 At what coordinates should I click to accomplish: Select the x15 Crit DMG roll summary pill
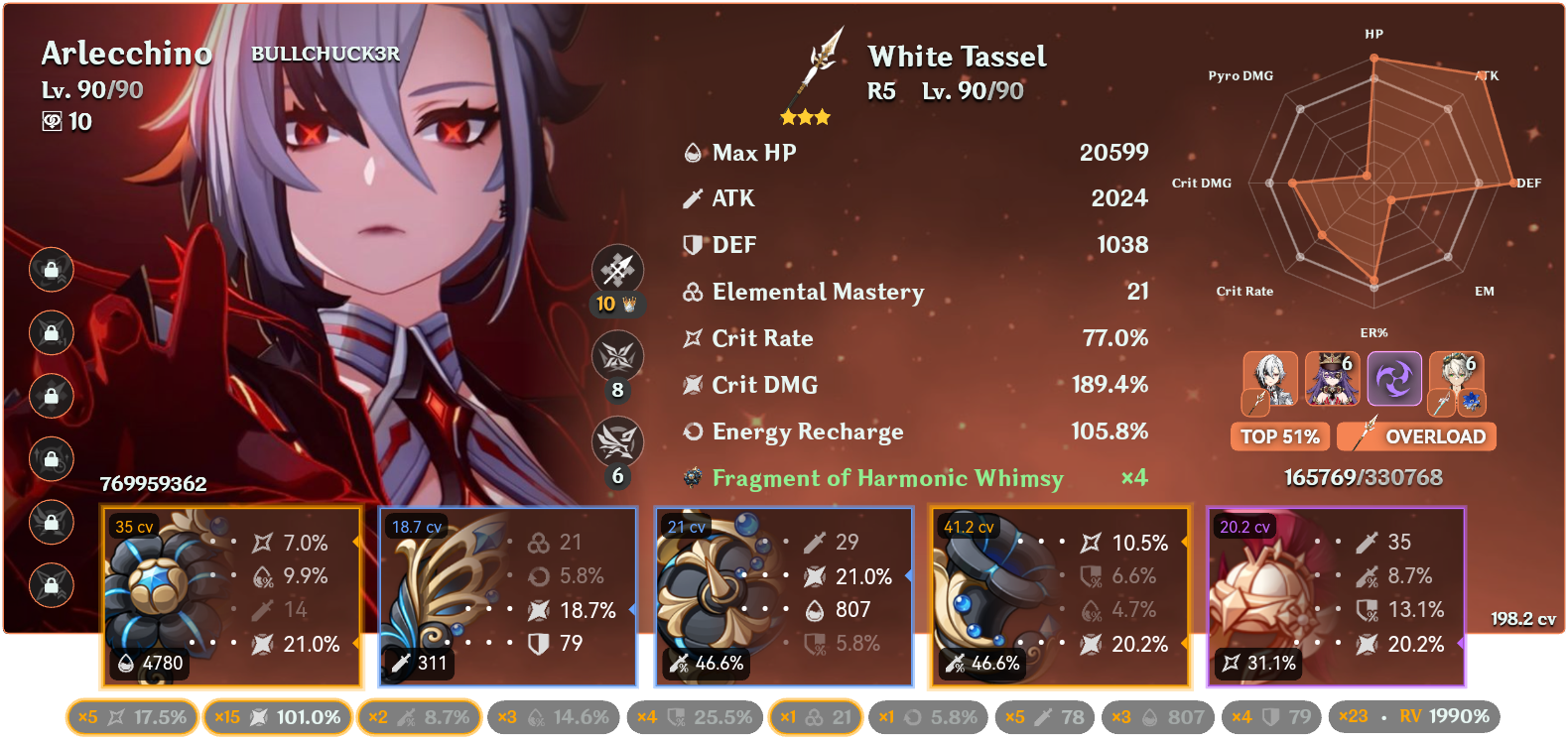click(x=277, y=716)
